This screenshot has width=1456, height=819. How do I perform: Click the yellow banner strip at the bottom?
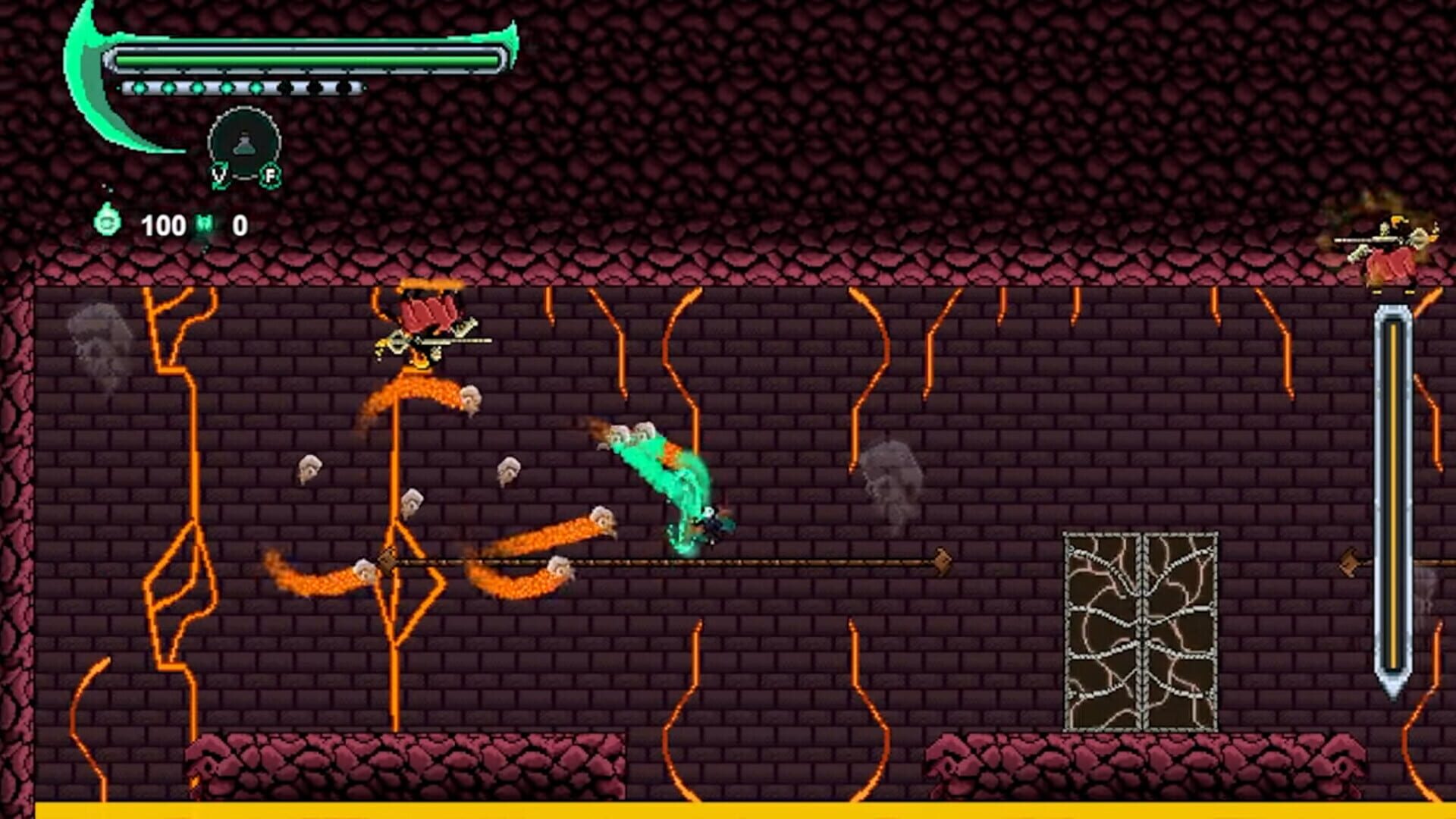pos(728,811)
